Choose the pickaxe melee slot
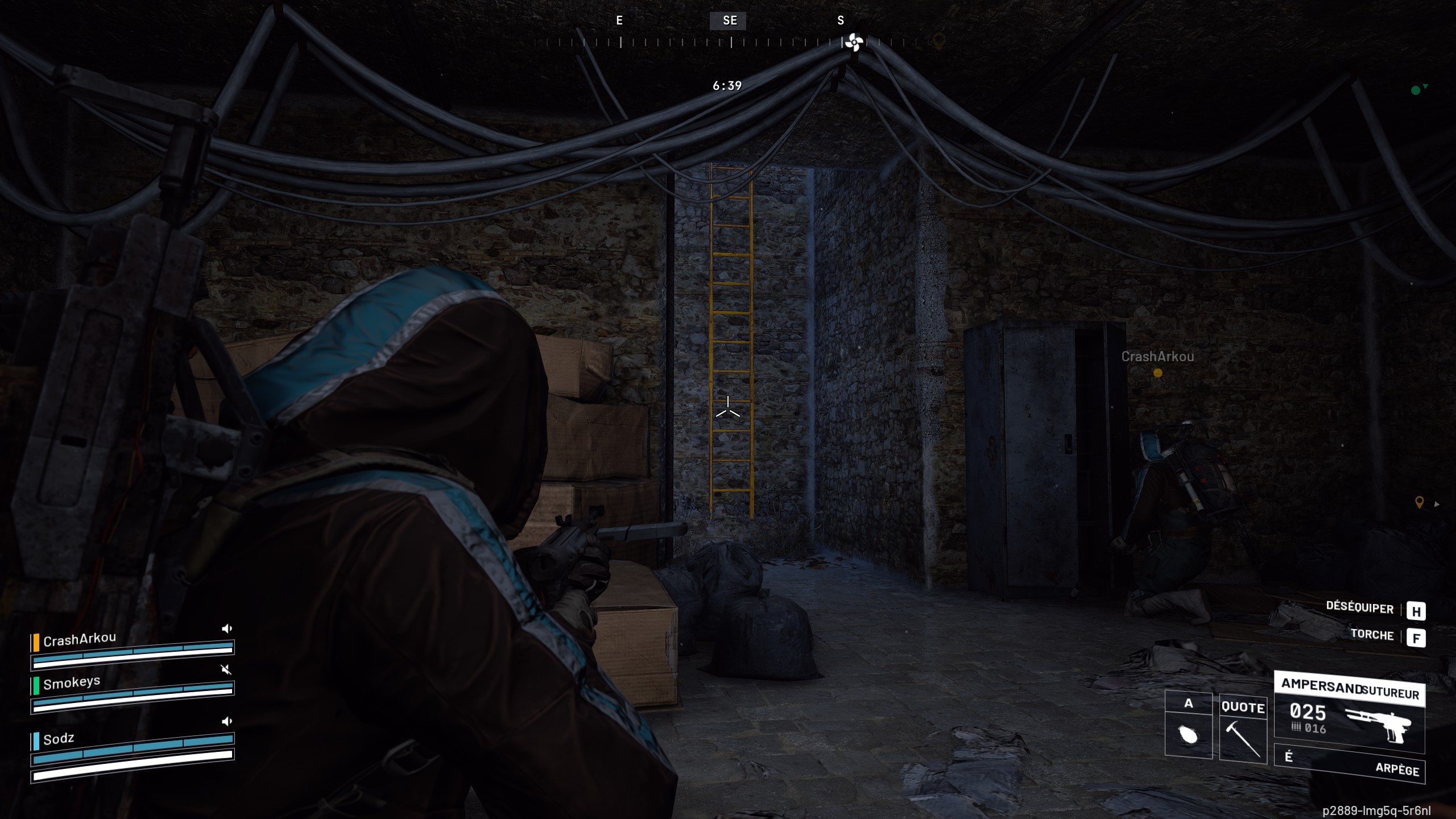Screen dimensions: 1456x819 click(x=1243, y=738)
